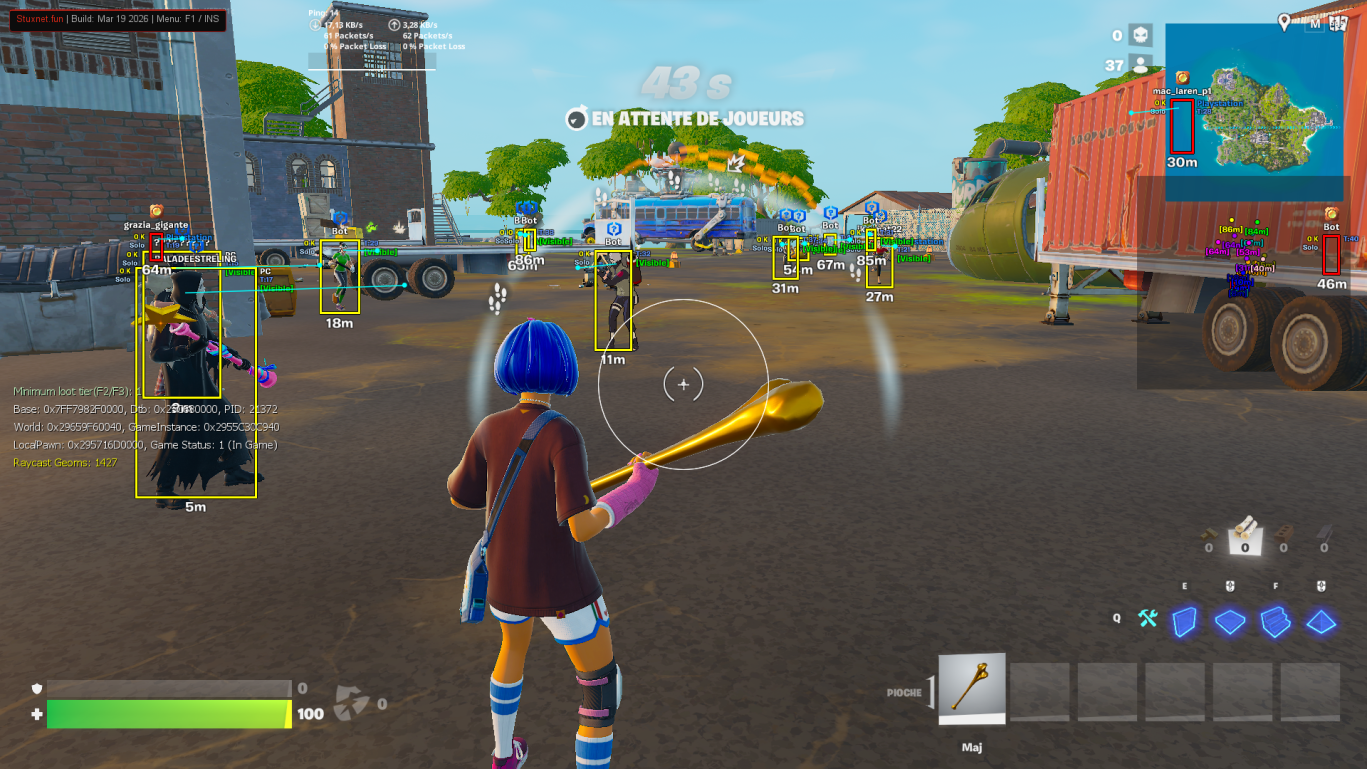Select the pyramid roof build piece icon
This screenshot has width=1367, height=769.
pyautogui.click(x=1322, y=623)
